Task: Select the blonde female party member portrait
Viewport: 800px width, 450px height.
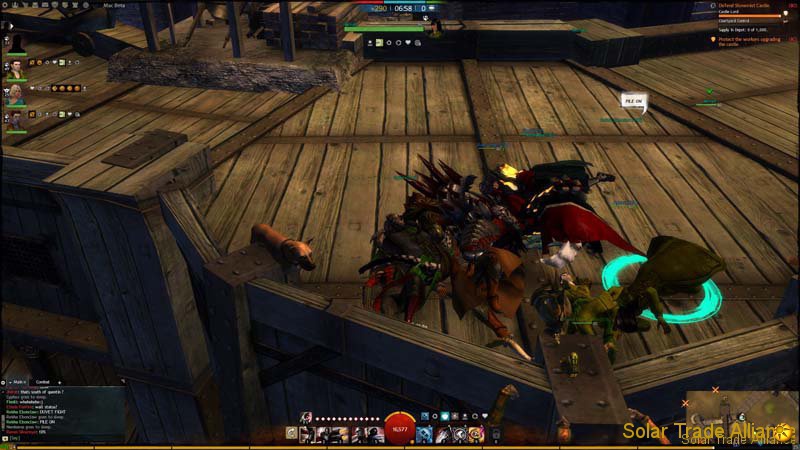Action: click(x=16, y=95)
